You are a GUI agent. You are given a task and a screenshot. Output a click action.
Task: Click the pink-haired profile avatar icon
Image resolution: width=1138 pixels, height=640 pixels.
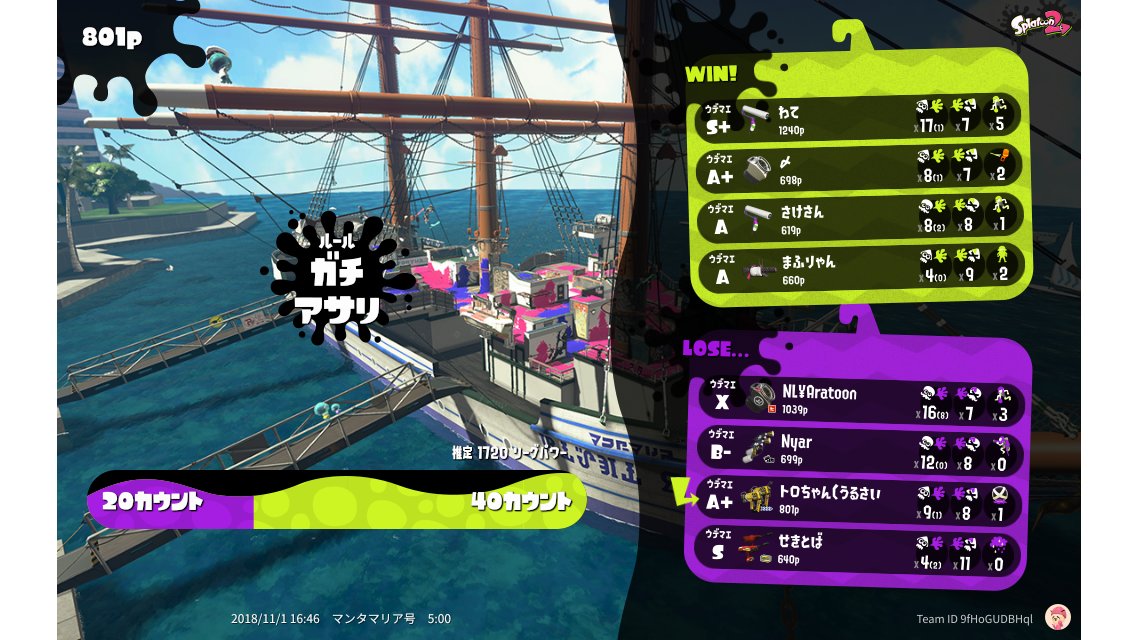click(1057, 617)
